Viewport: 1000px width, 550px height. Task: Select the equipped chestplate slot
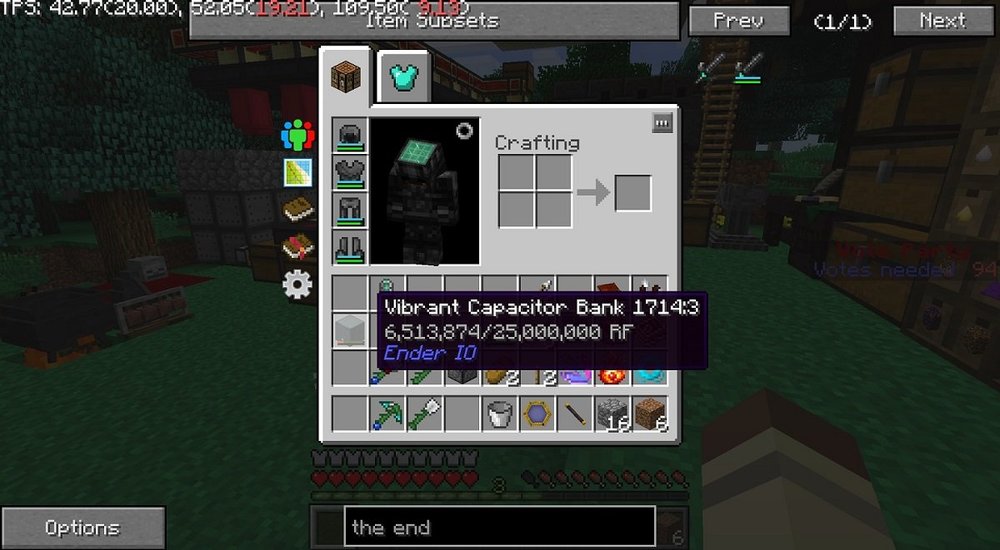[351, 172]
